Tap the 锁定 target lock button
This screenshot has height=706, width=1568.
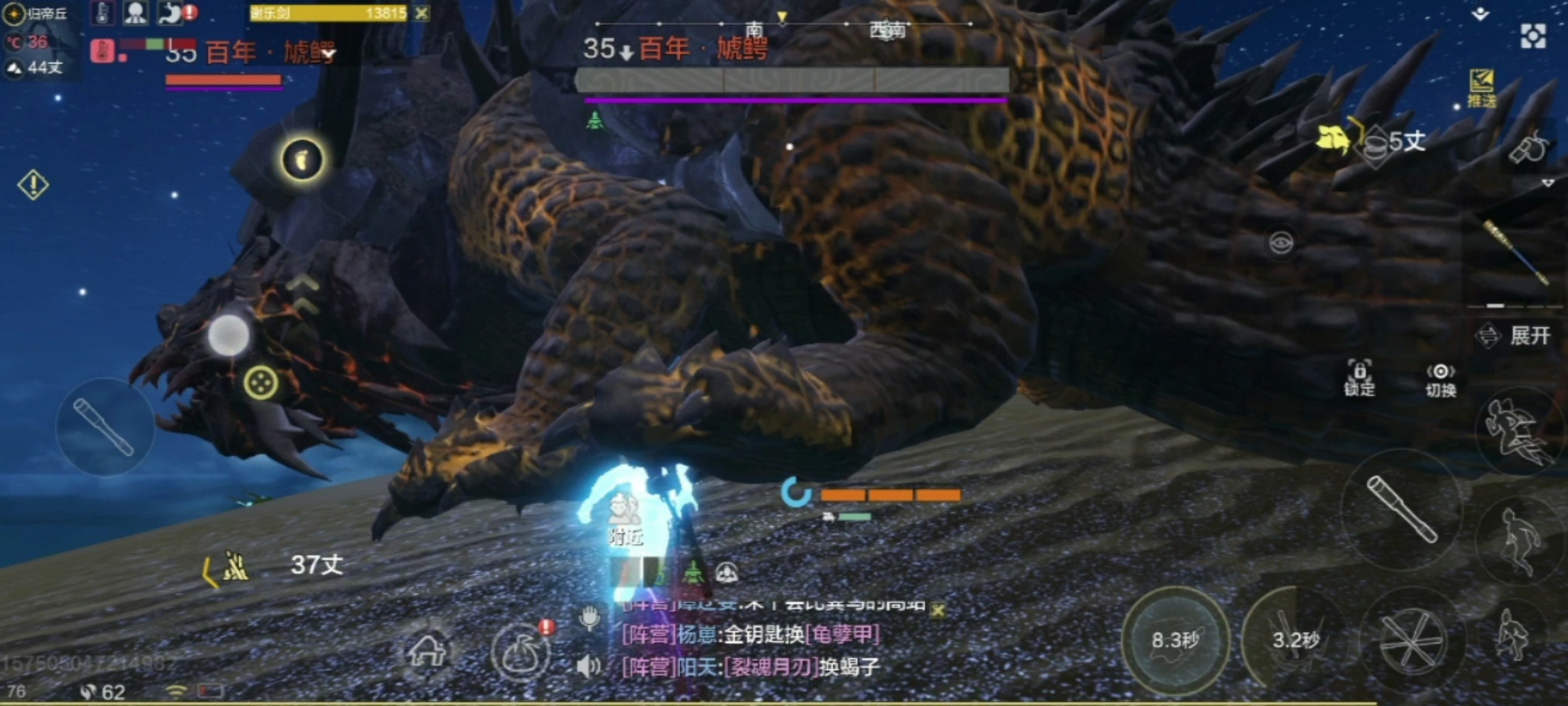coord(1359,378)
